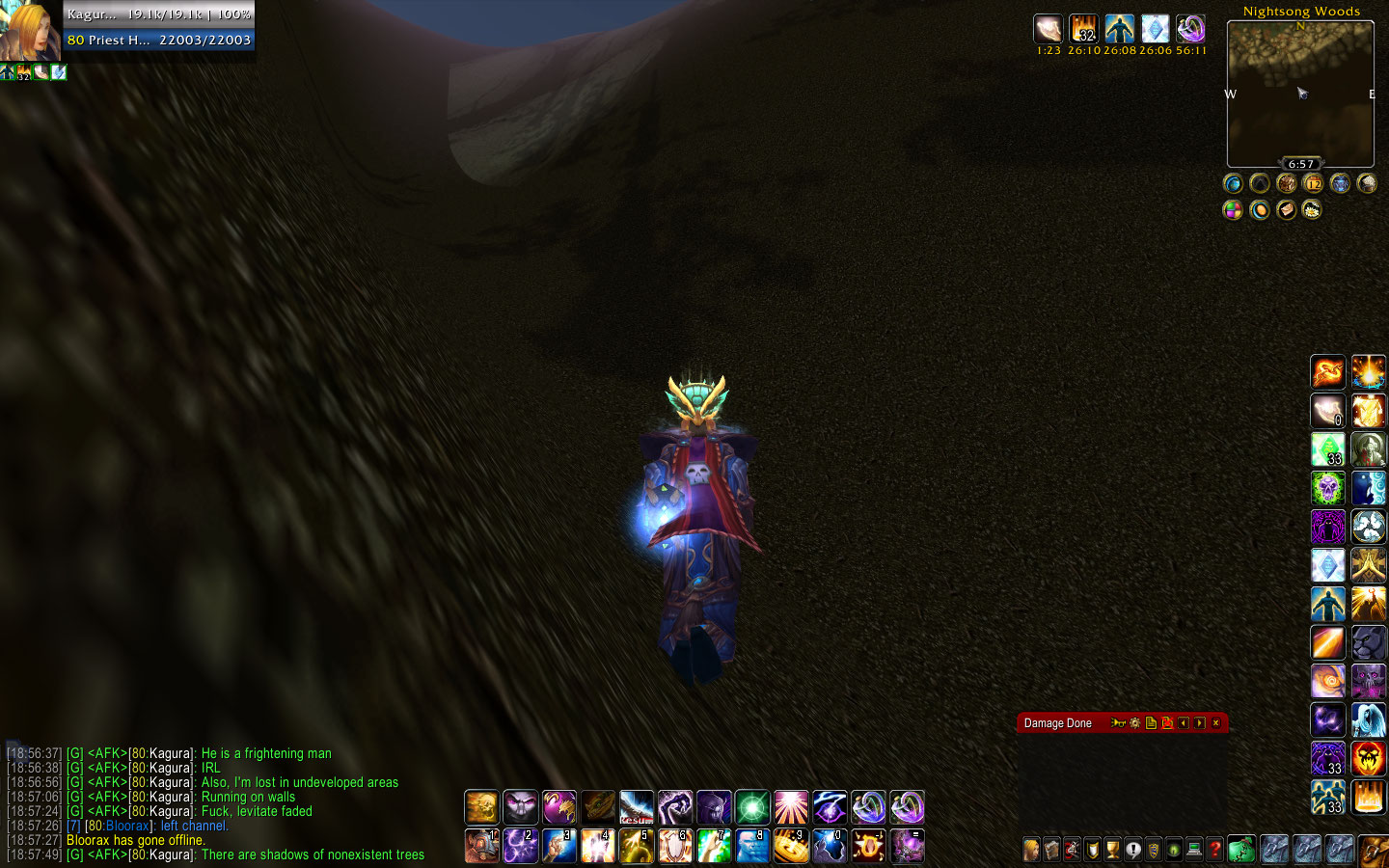Screen dimensions: 1389x868
Task: Open the green backpack bag
Action: coord(1241,850)
